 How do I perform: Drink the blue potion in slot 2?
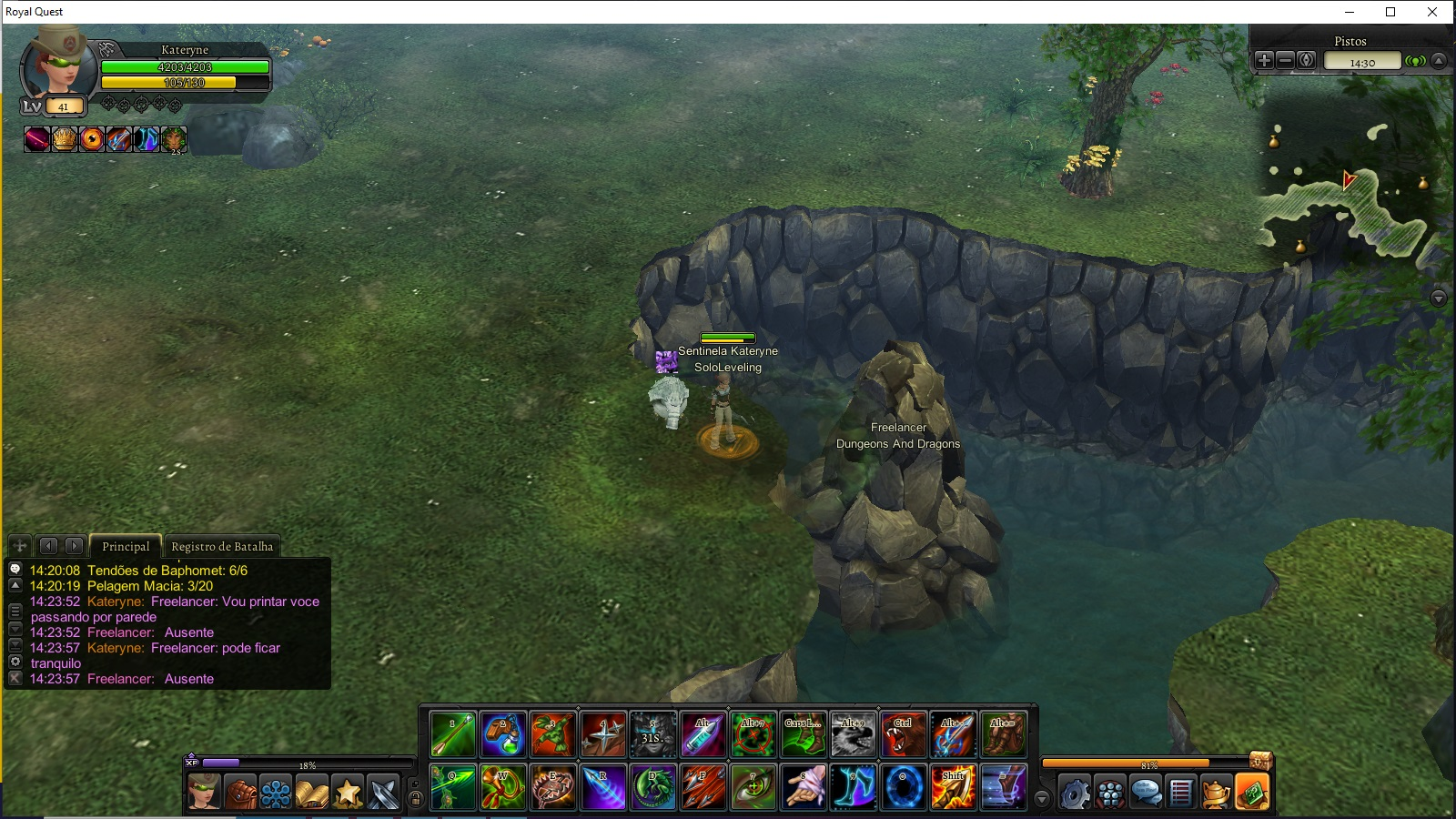pyautogui.click(x=502, y=735)
